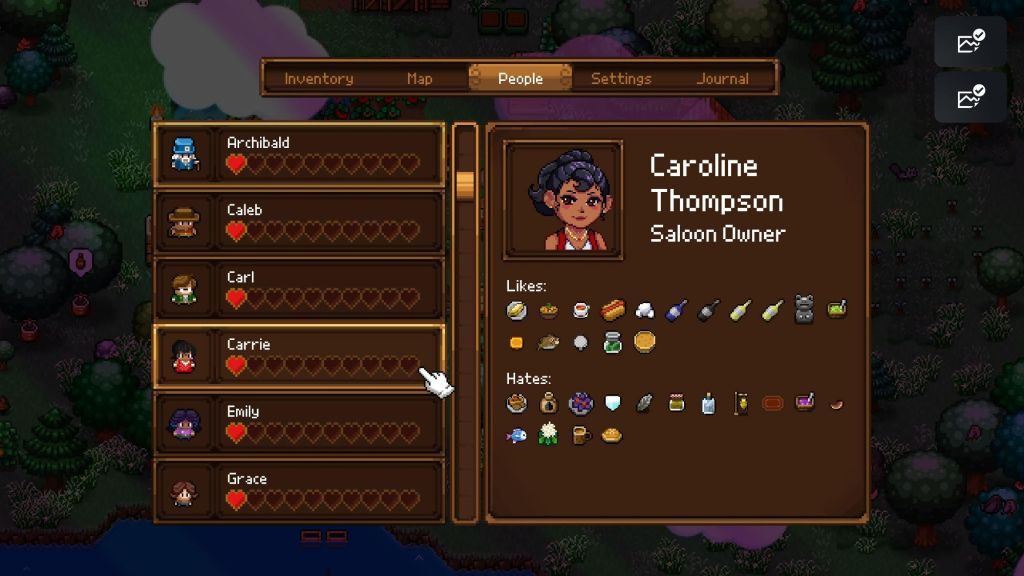Click the stone cat statue liked item
This screenshot has width=1024, height=576.
(x=805, y=310)
